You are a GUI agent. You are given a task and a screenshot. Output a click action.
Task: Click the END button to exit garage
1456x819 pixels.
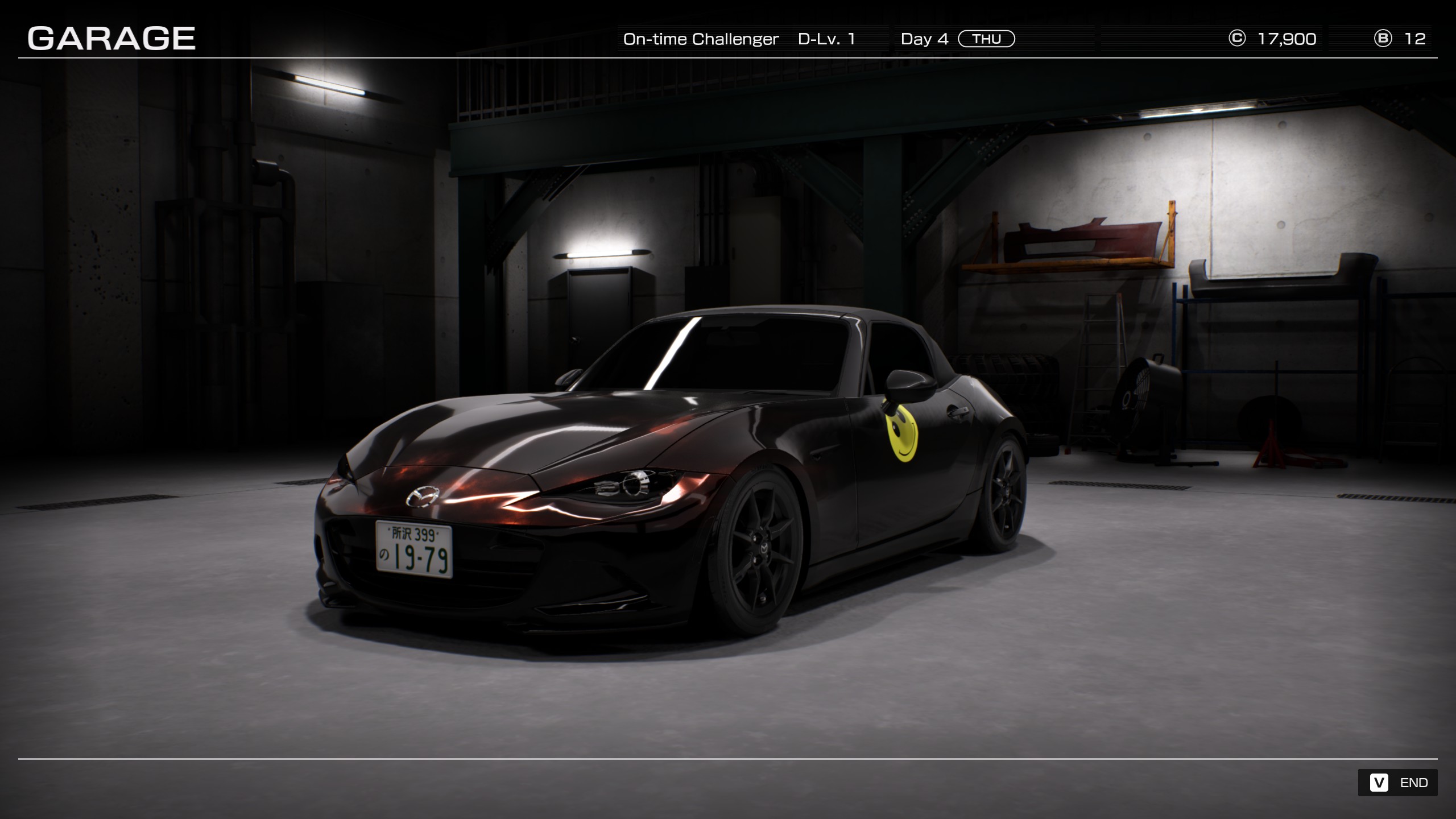(x=1398, y=783)
